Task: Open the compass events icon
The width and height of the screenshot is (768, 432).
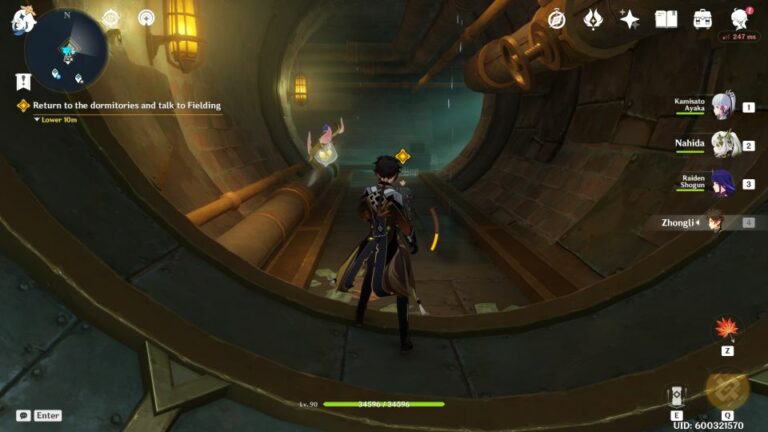Action: (x=557, y=19)
